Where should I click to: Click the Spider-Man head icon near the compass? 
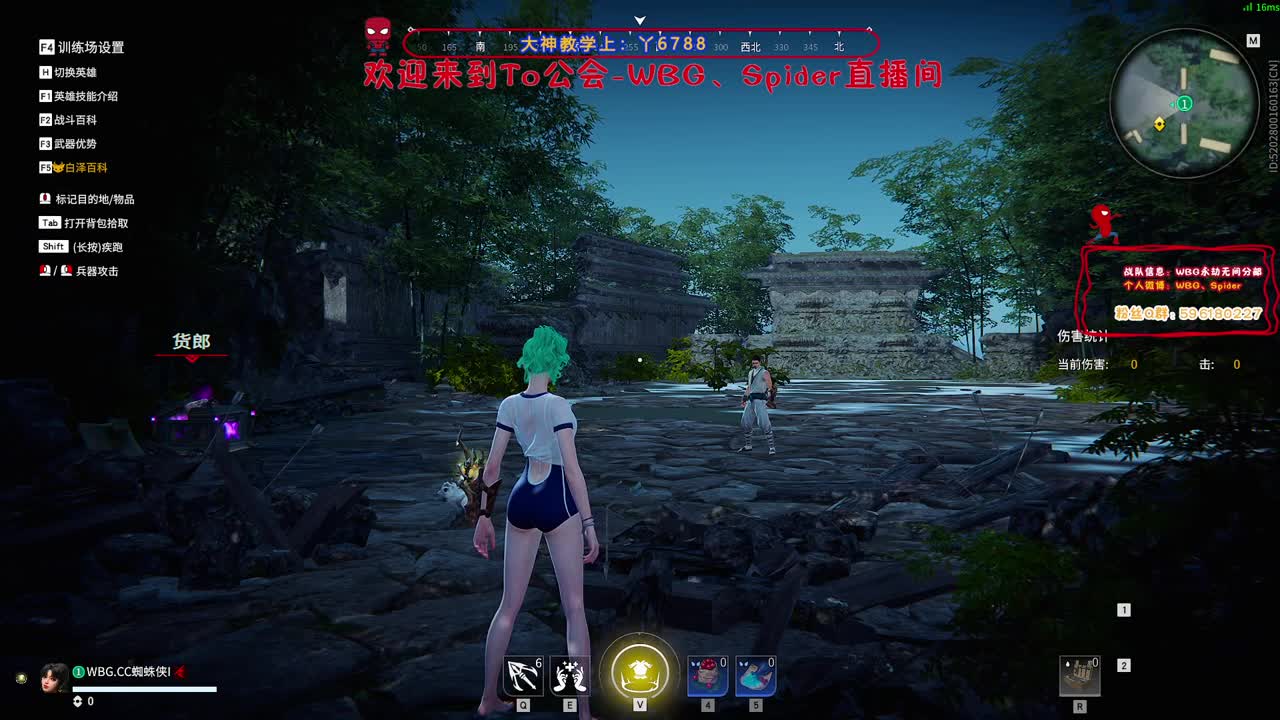375,33
